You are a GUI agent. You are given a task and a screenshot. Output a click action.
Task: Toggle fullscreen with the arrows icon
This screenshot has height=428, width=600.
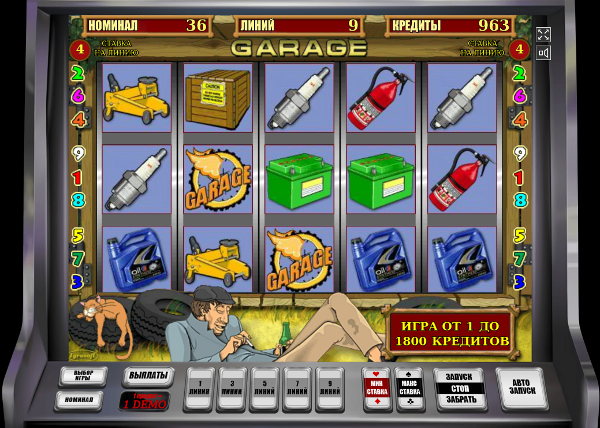[543, 35]
